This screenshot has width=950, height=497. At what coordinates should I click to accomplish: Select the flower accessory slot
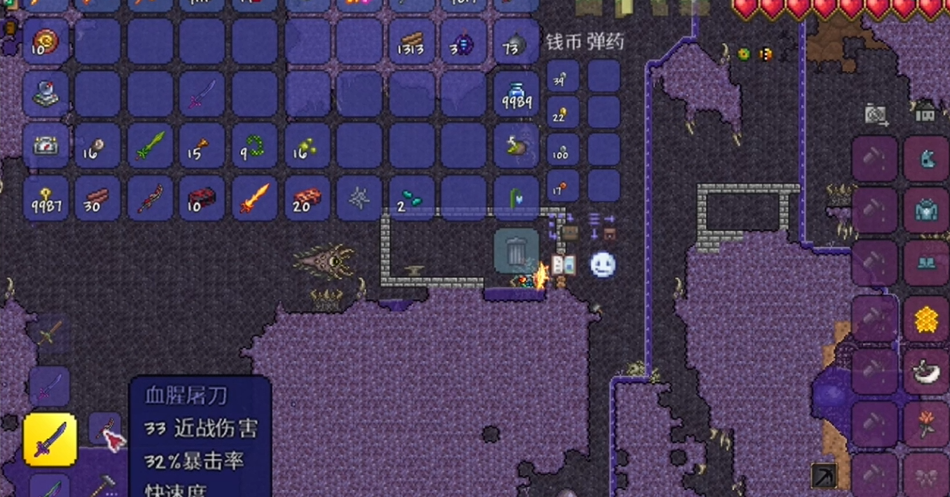coord(926,423)
